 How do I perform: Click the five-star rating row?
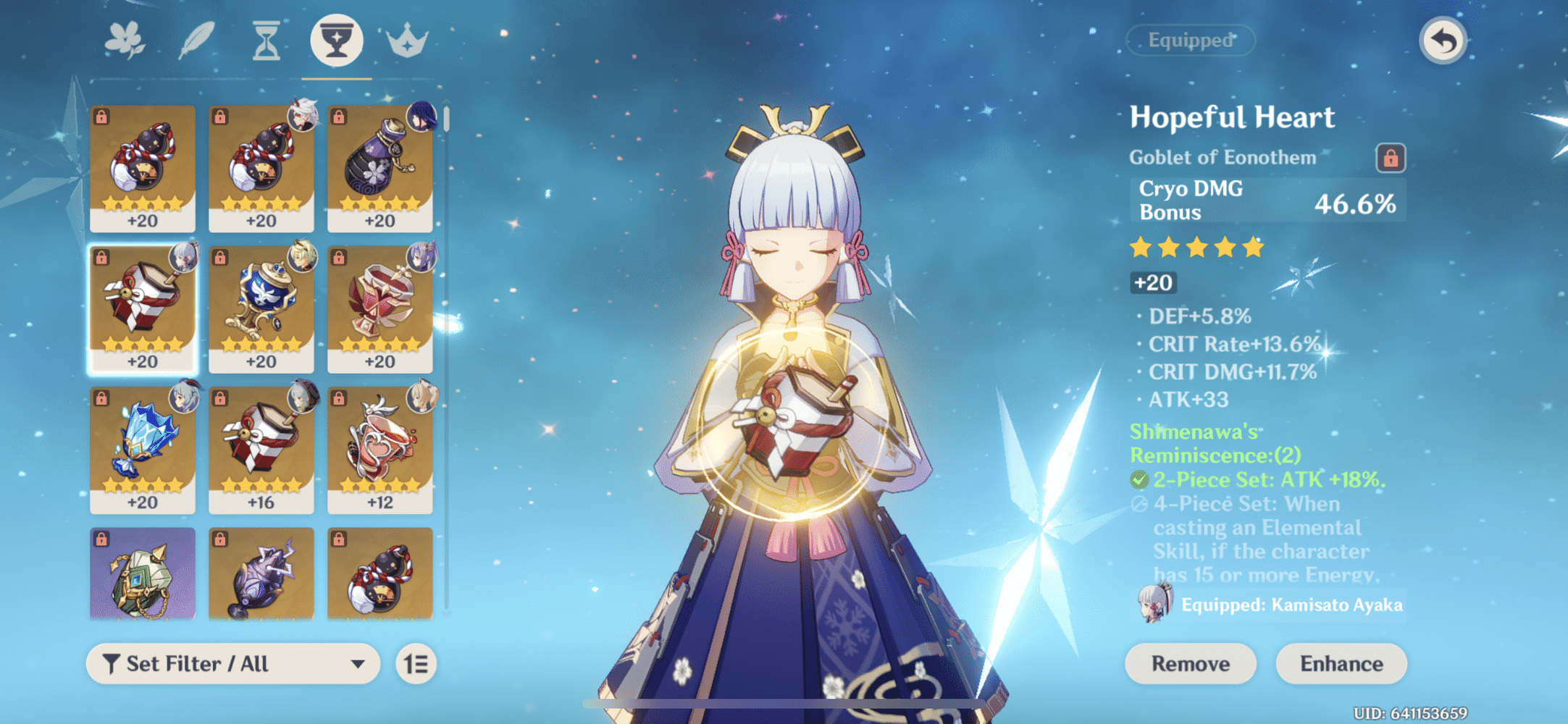tap(1195, 247)
